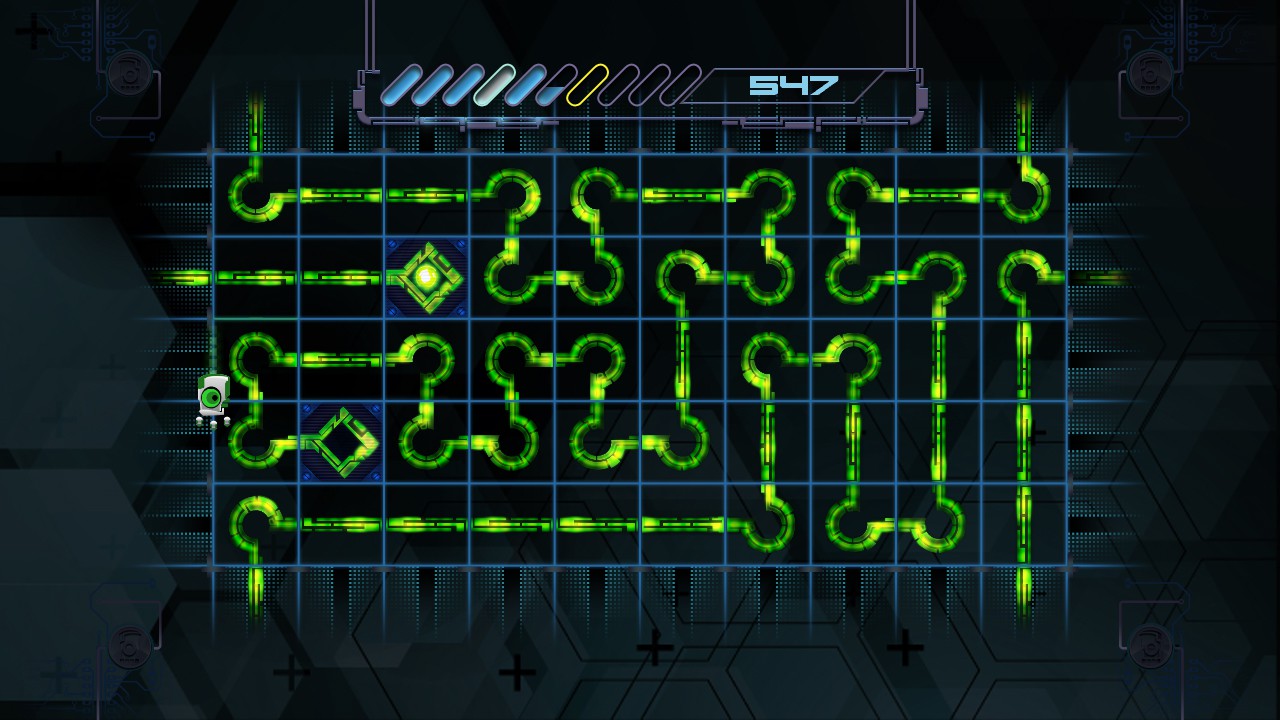The height and width of the screenshot is (720, 1280).
Task: Select the glowing lit diamond node tile
Action: pyautogui.click(x=427, y=277)
